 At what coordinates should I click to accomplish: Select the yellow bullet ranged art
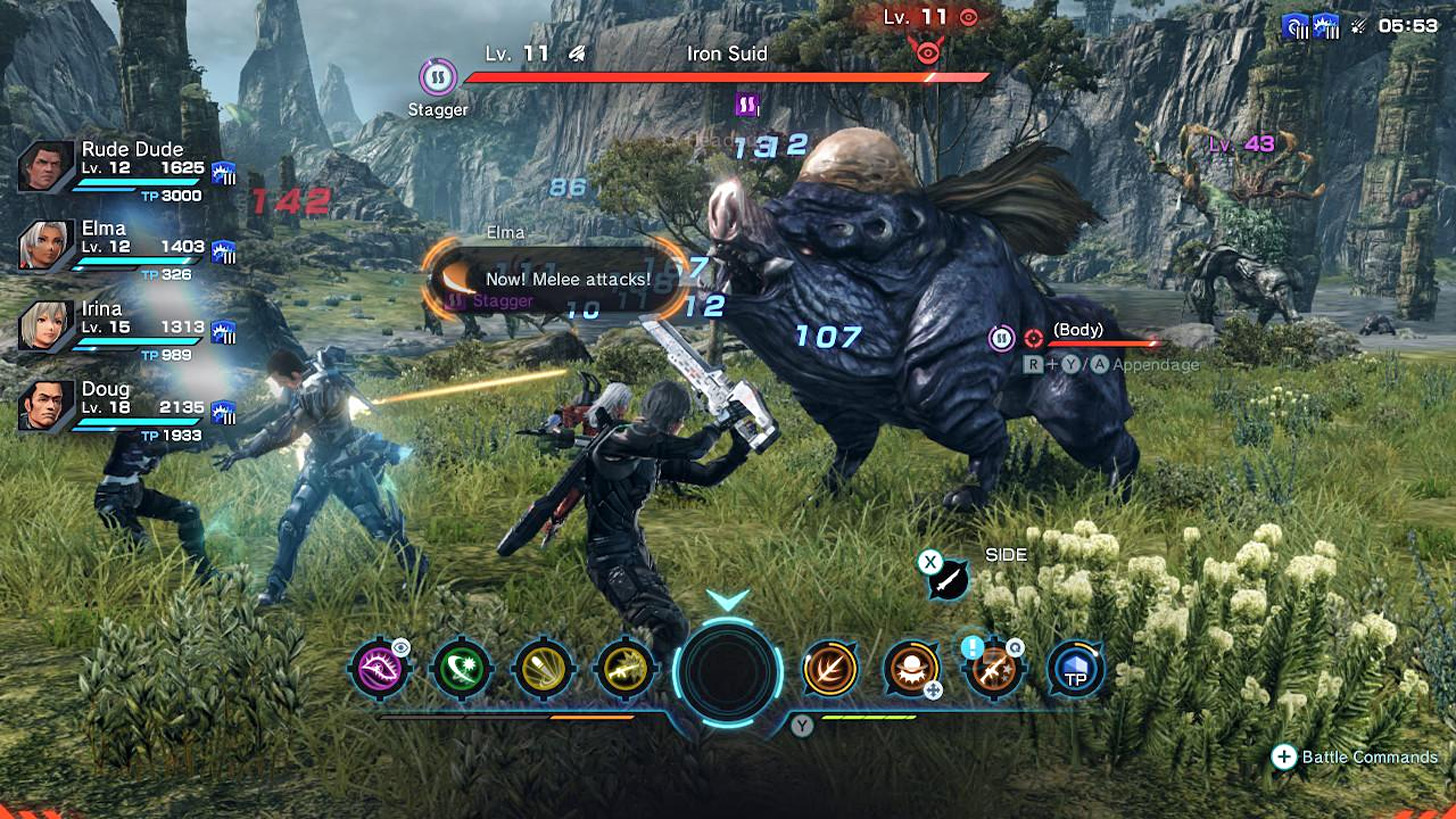pyautogui.click(x=543, y=668)
